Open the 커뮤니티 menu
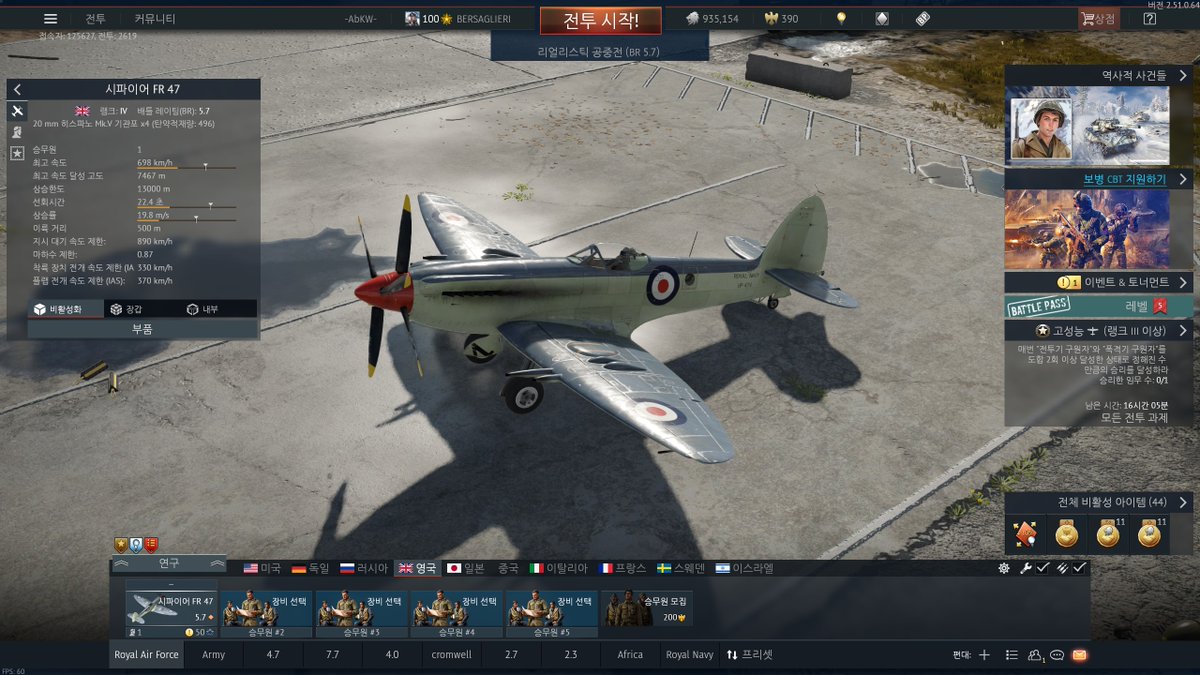Screen dimensions: 1200x675 click(x=155, y=19)
